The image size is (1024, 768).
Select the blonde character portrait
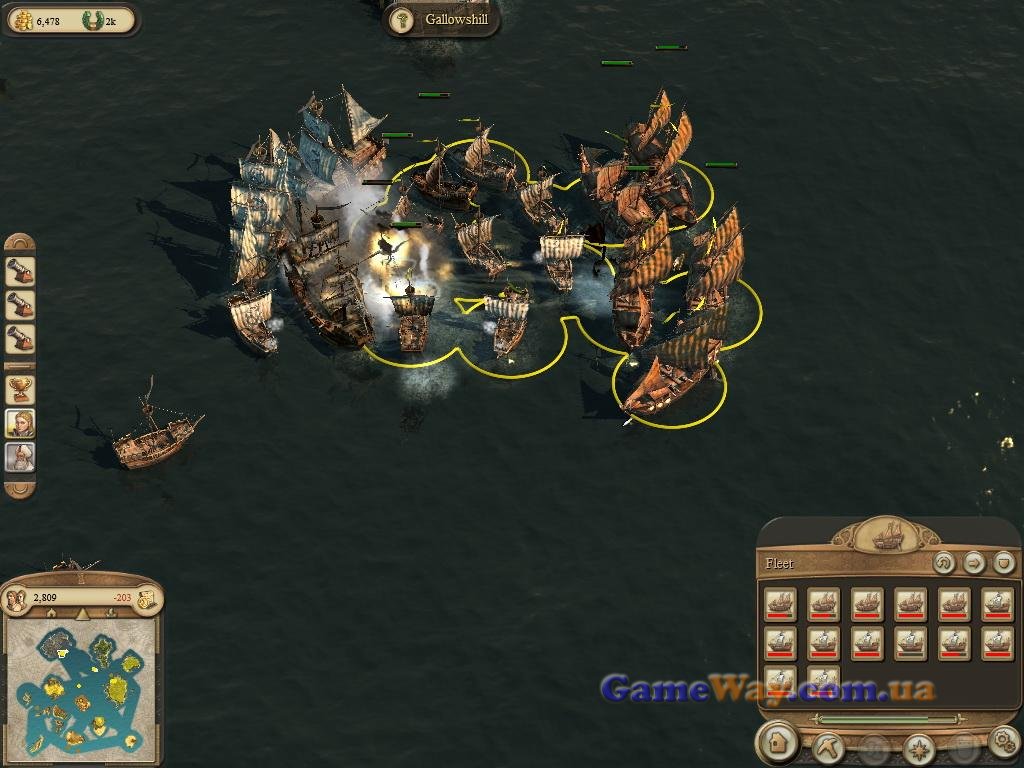coord(20,423)
